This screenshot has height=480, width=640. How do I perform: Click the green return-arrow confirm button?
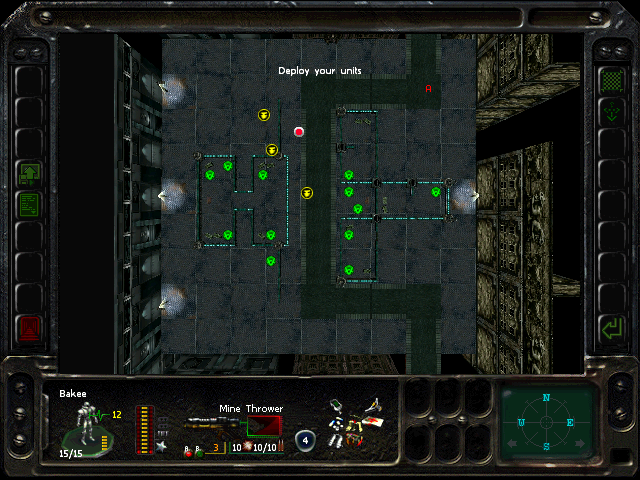pos(610,327)
